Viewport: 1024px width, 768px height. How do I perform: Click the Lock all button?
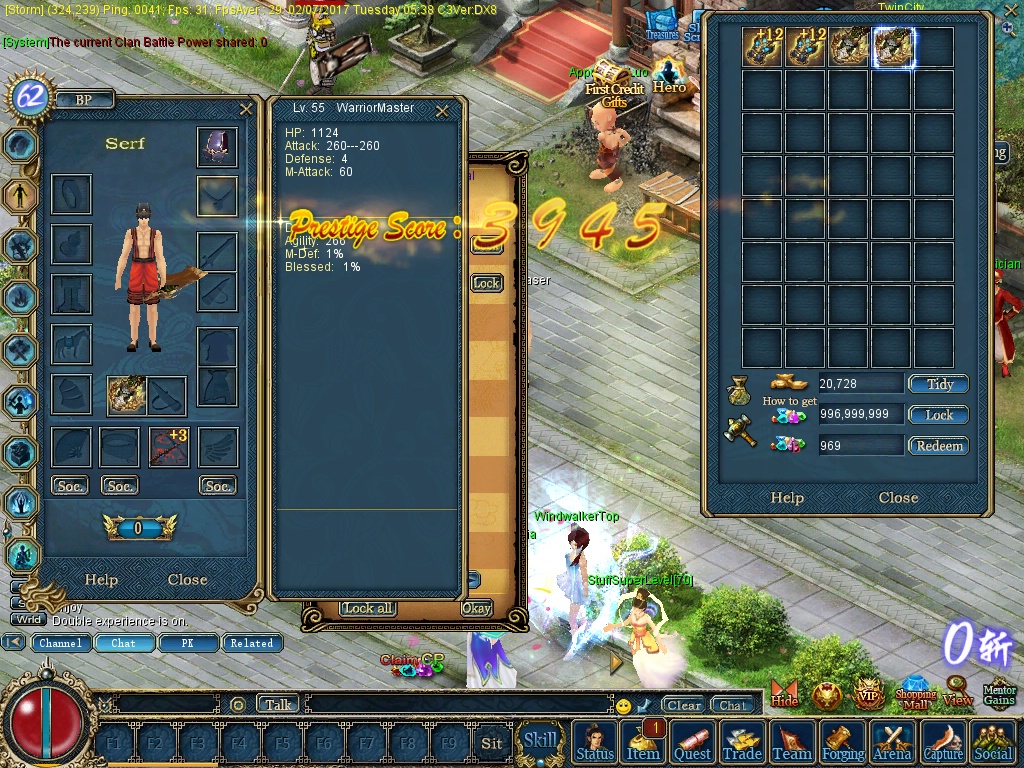pos(367,608)
